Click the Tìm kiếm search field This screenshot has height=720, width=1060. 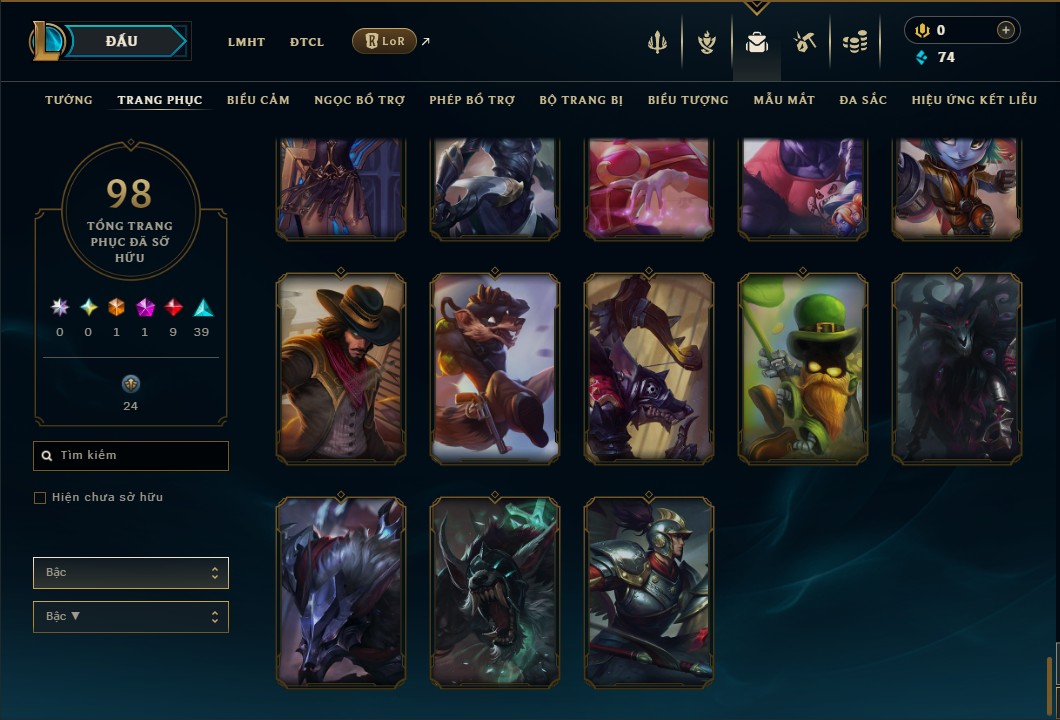point(131,456)
